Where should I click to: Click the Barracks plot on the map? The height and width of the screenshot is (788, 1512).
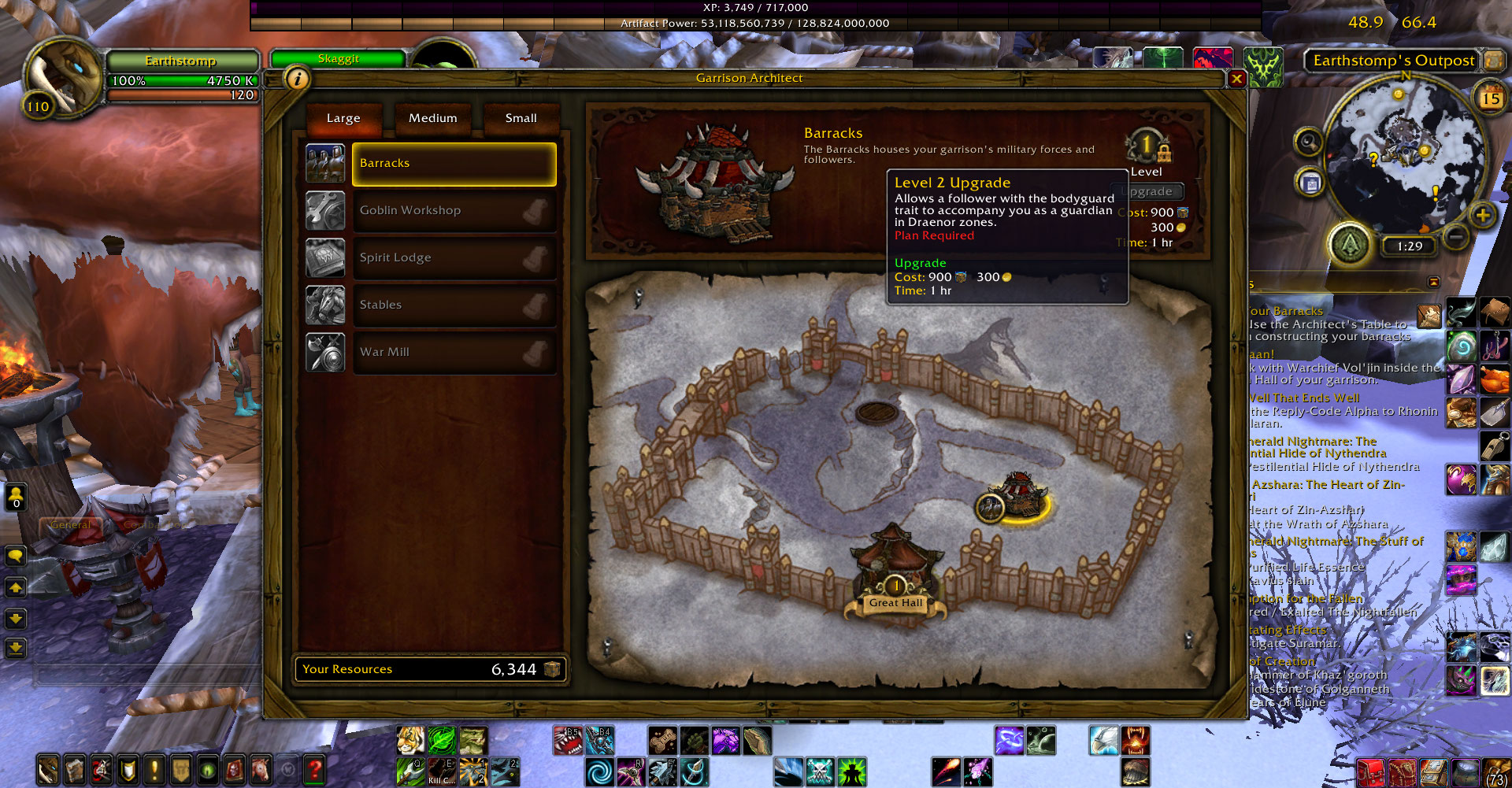click(1018, 498)
